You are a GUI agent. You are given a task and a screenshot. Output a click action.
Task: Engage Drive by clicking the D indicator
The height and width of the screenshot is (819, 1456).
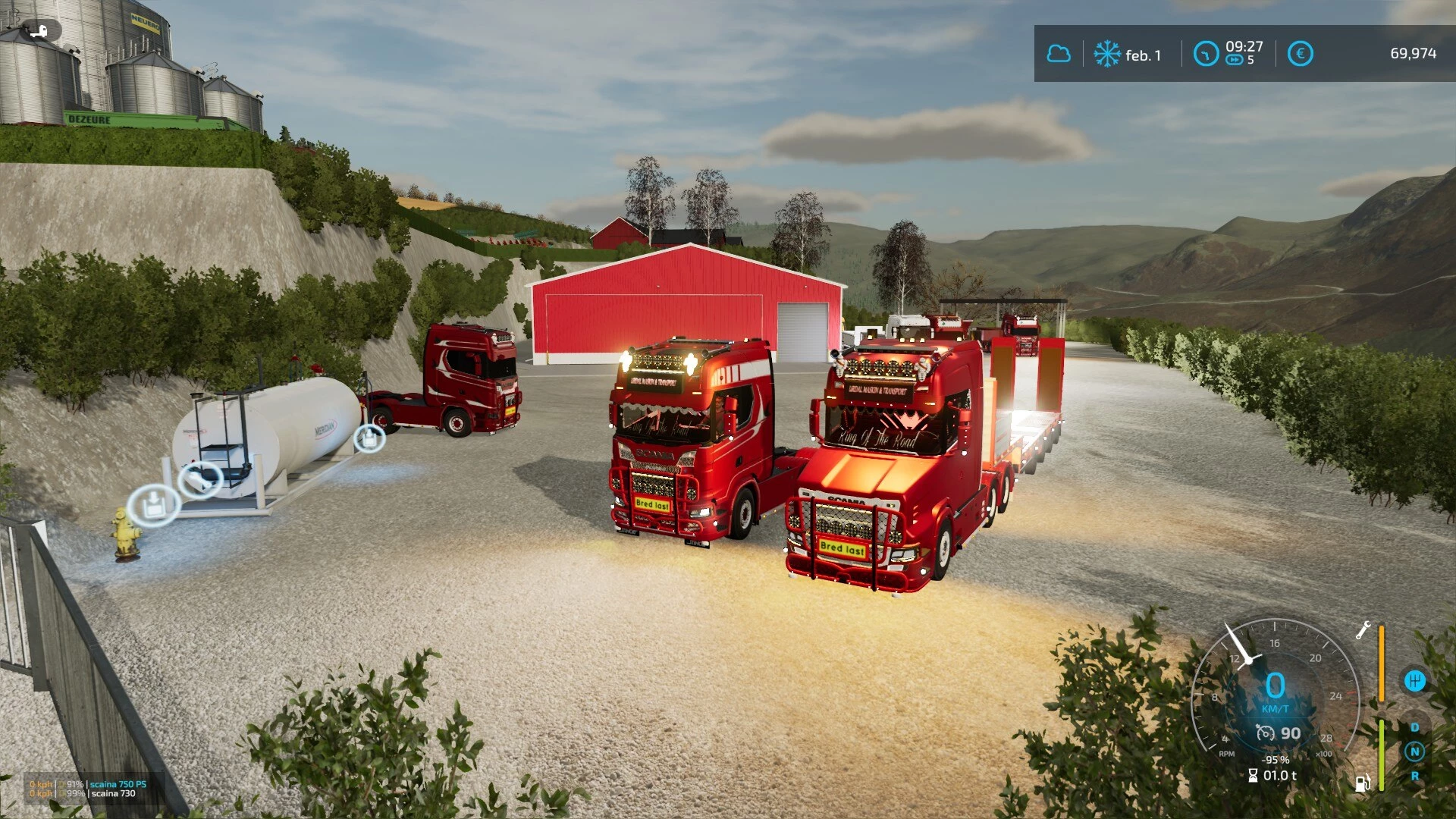point(1415,728)
